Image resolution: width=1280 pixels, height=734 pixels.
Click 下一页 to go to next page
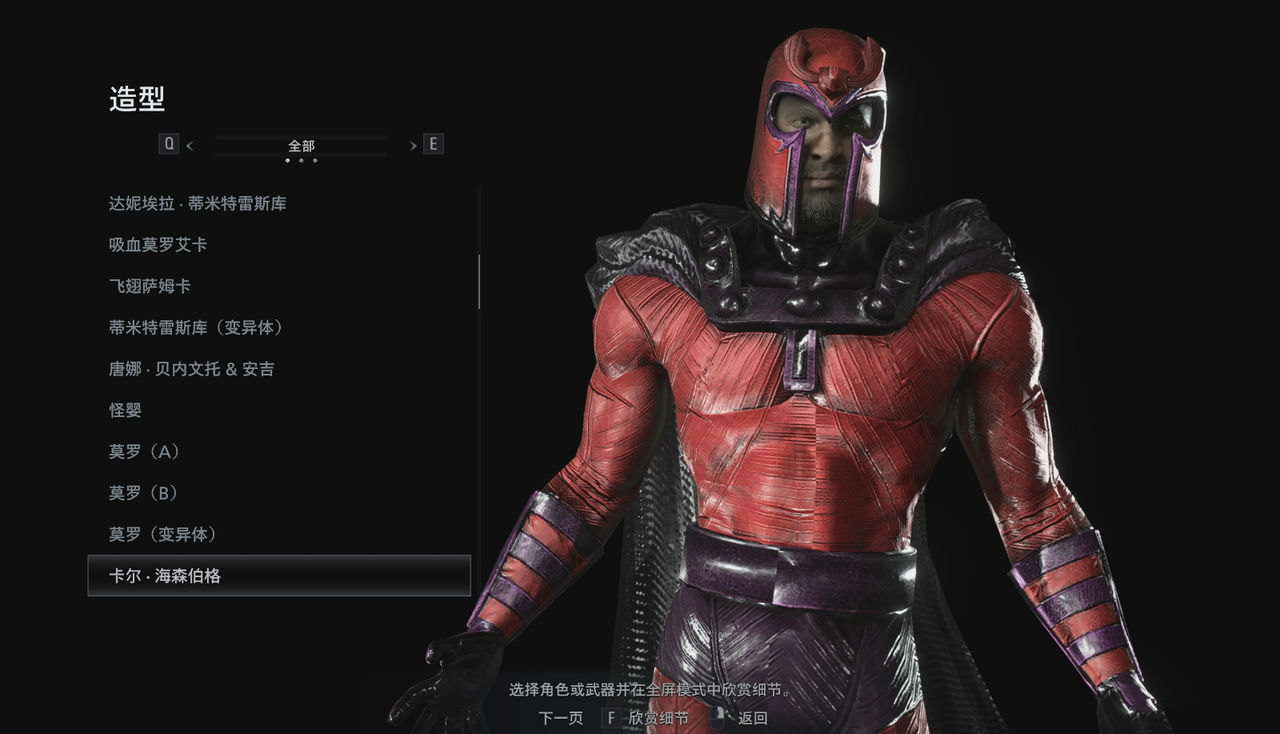[x=562, y=717]
